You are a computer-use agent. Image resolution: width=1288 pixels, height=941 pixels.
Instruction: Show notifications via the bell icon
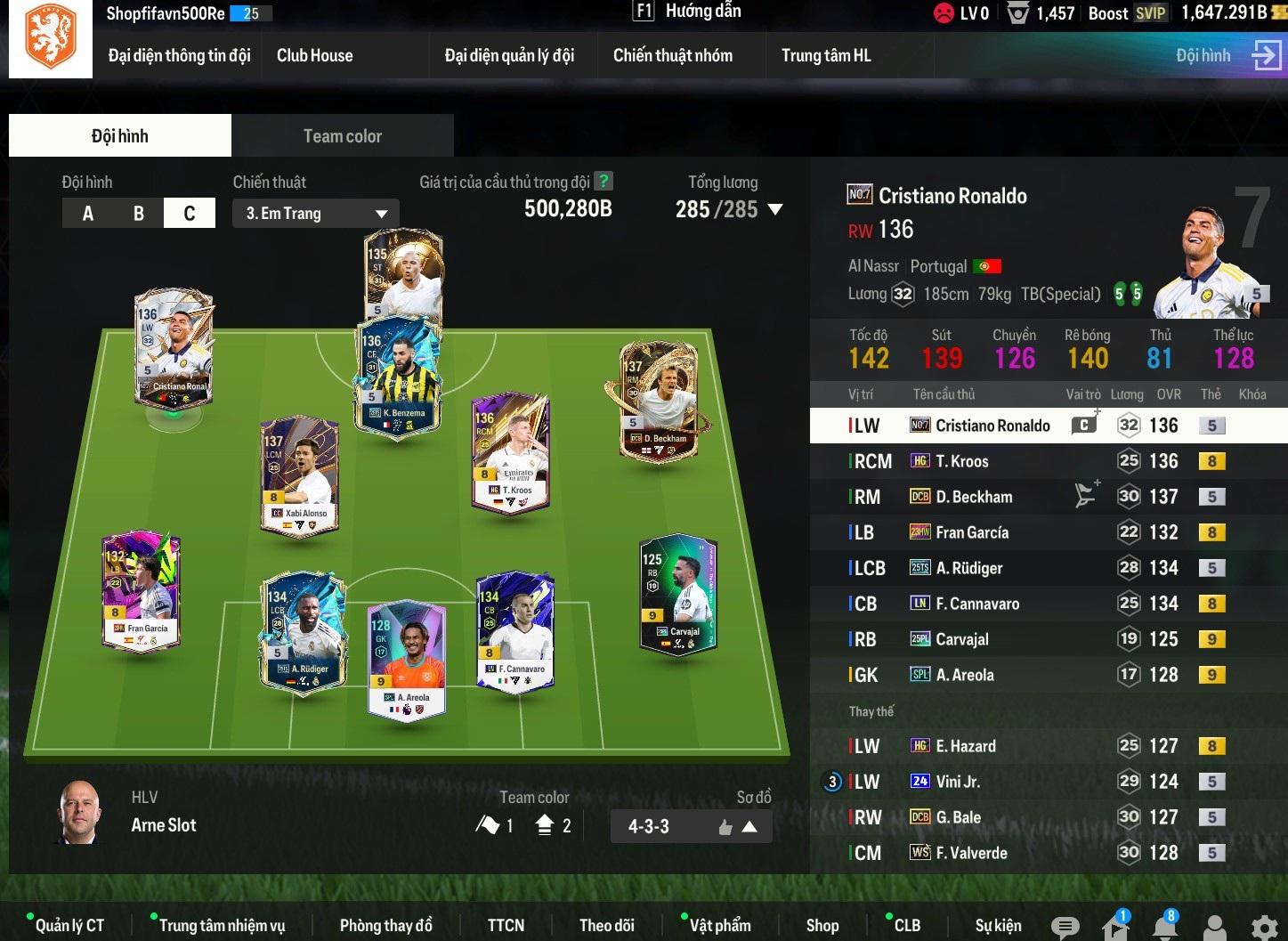coord(1163,928)
